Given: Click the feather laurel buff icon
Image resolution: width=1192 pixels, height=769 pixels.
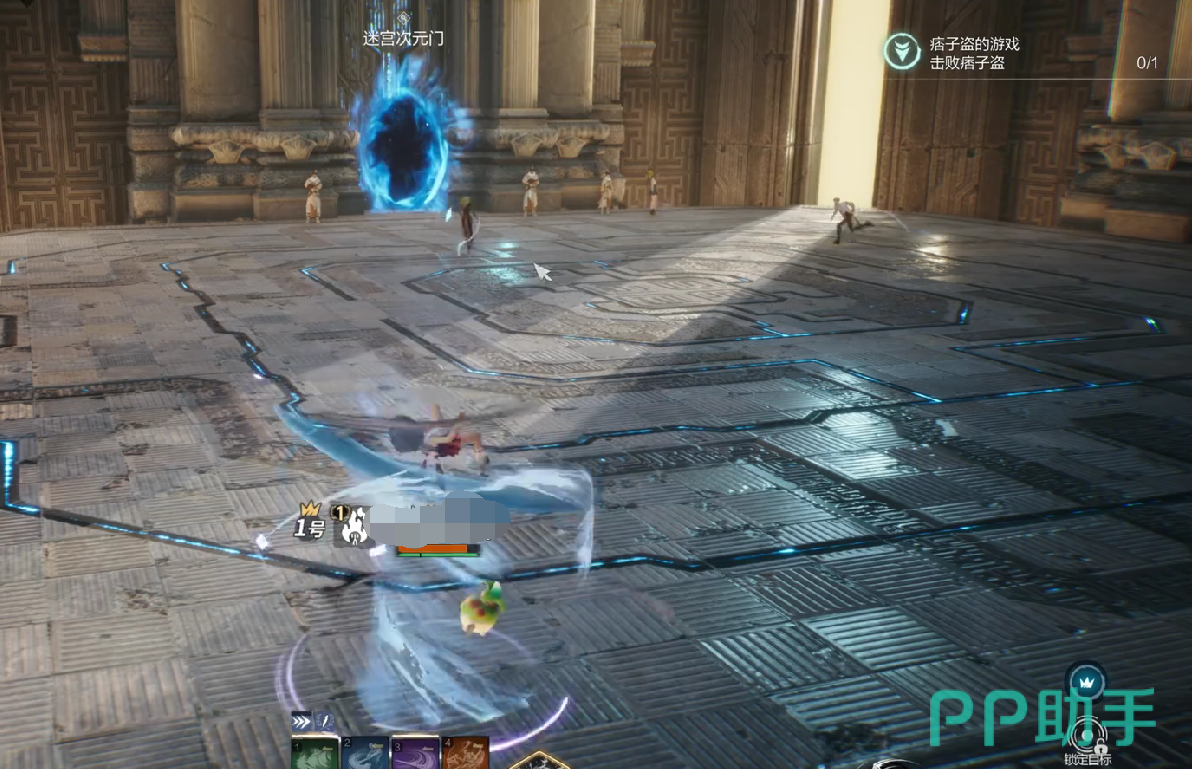Looking at the screenshot, I should pyautogui.click(x=324, y=721).
